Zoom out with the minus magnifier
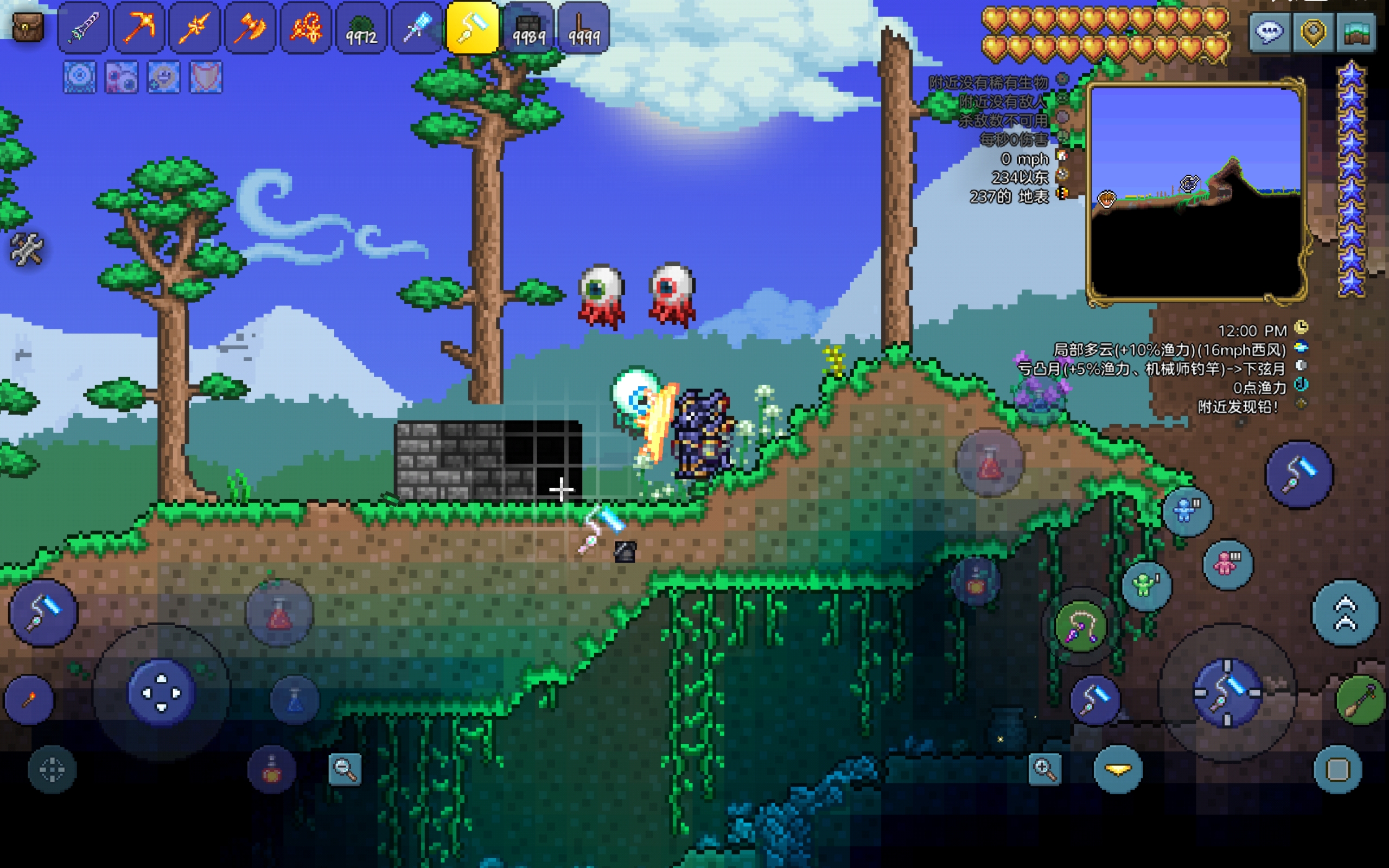Image resolution: width=1389 pixels, height=868 pixels. (x=345, y=769)
